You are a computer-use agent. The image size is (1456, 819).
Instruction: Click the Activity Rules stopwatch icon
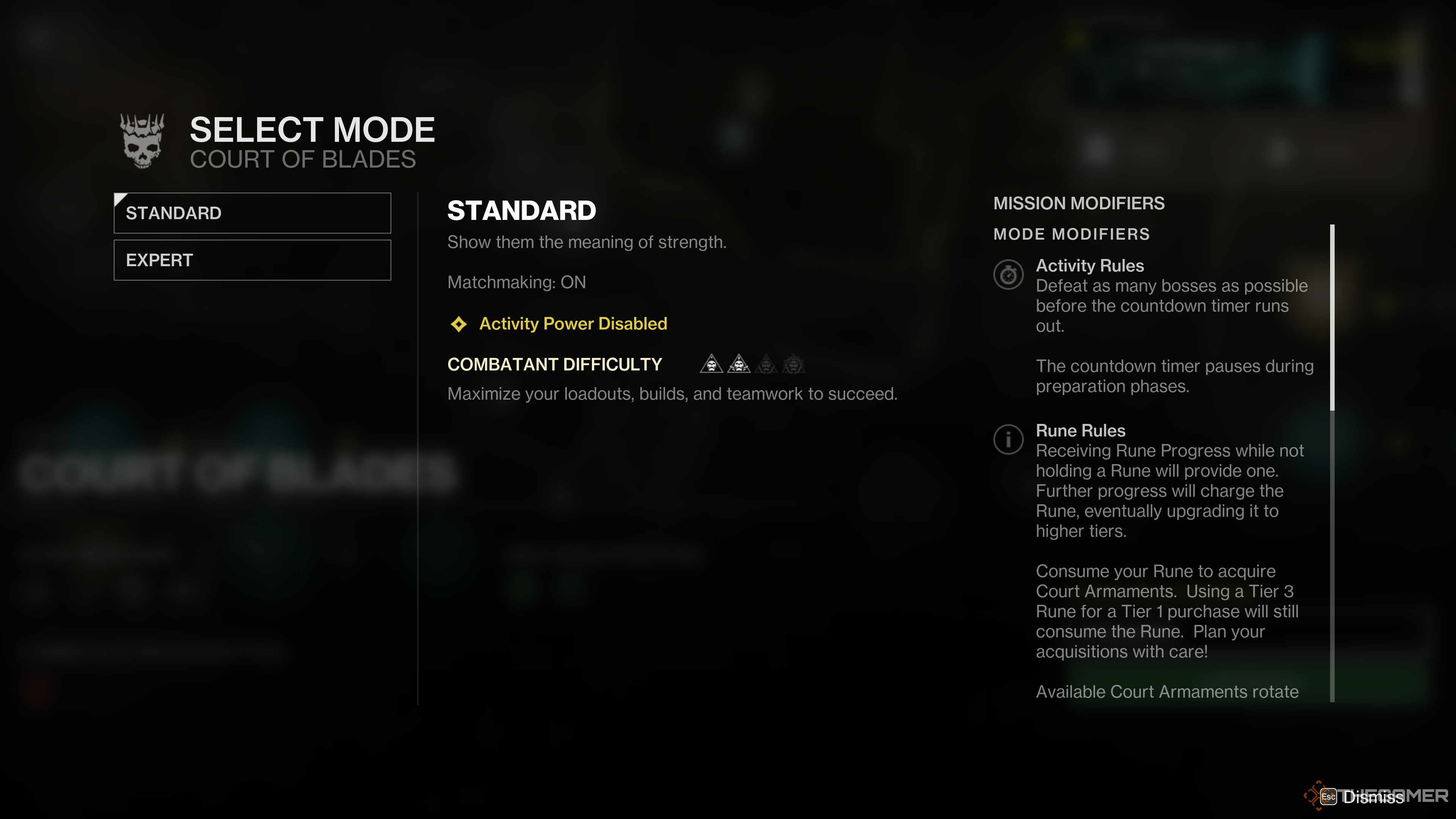[x=1008, y=275]
